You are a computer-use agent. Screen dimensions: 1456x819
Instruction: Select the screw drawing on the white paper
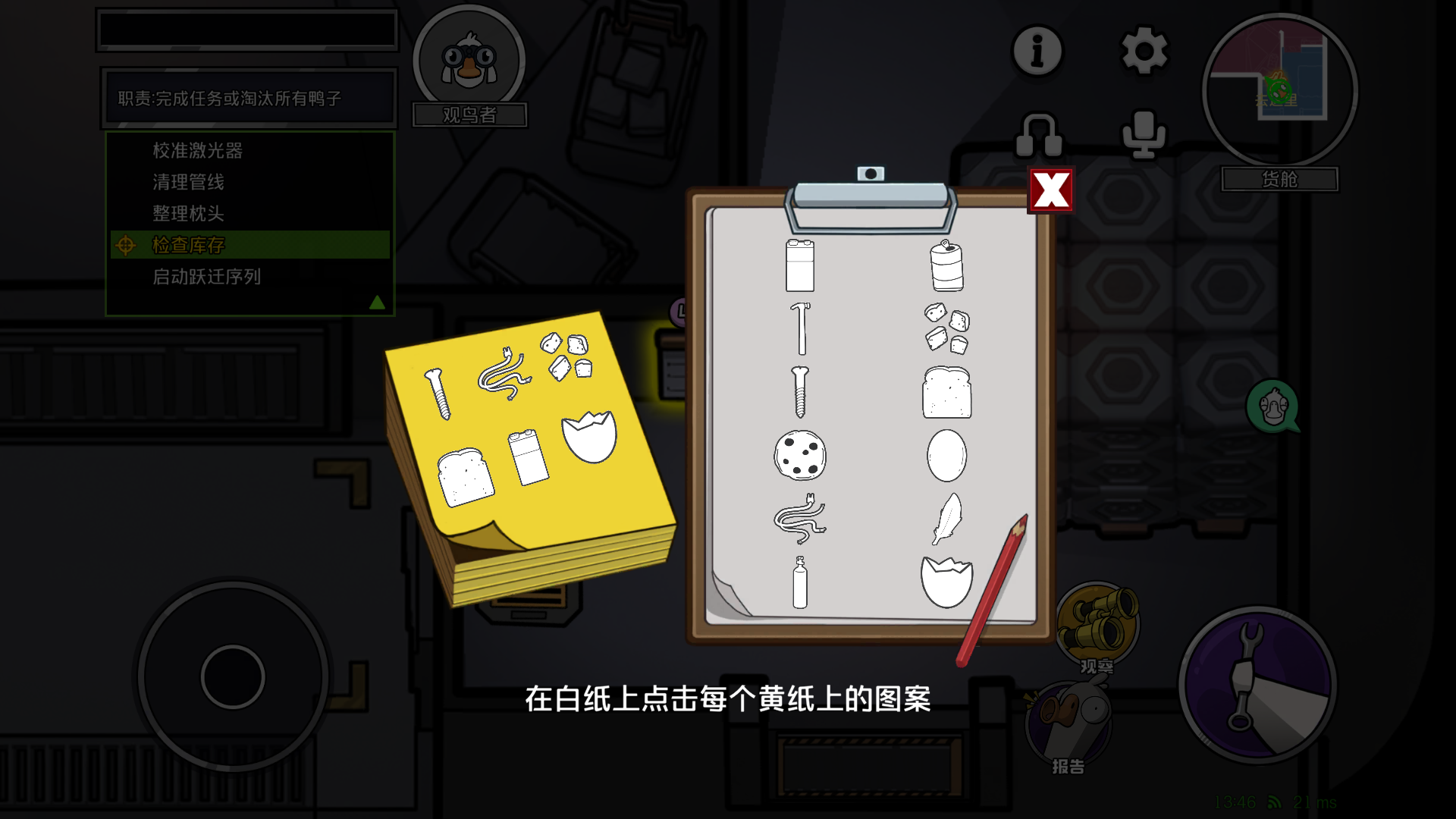pyautogui.click(x=800, y=394)
